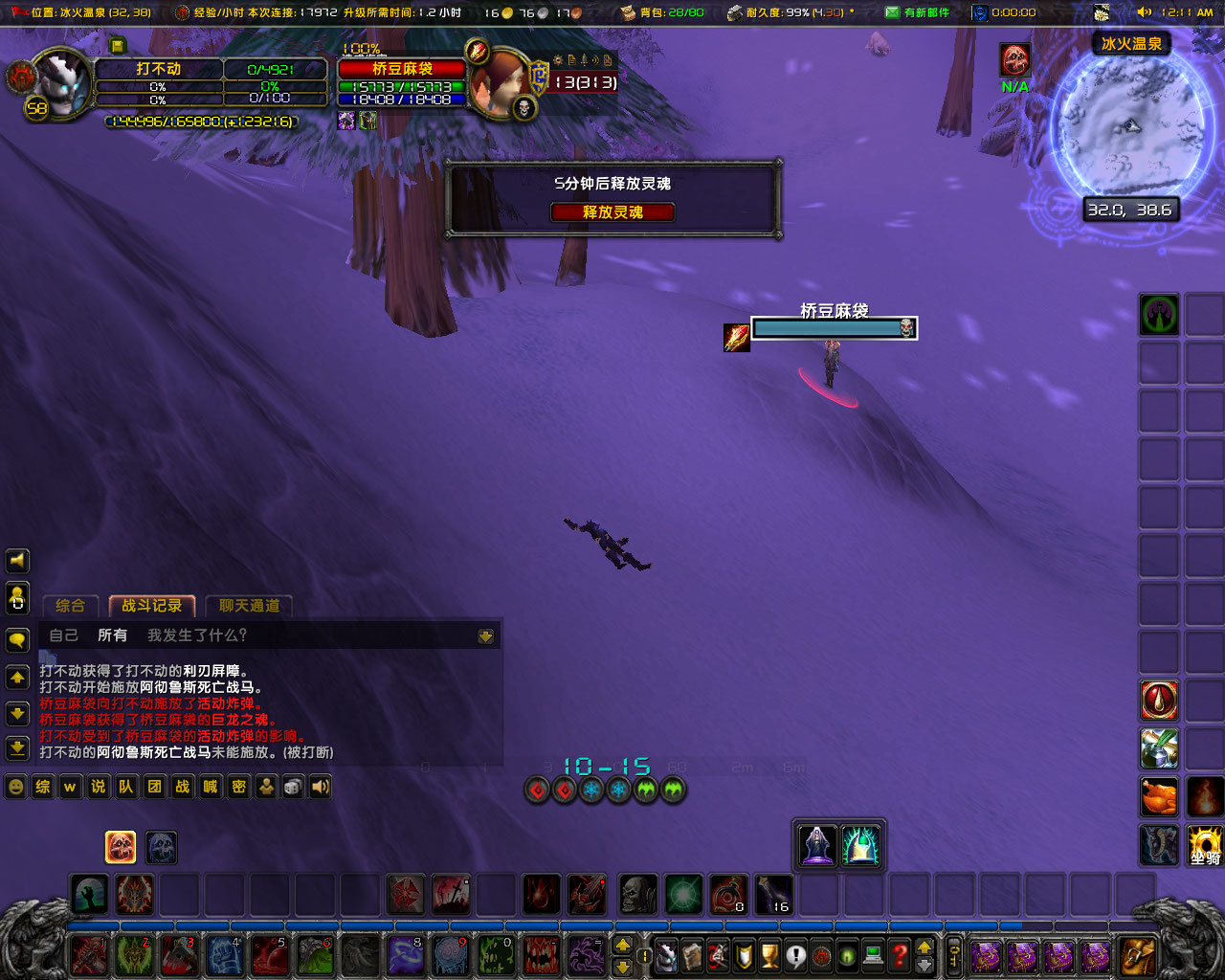Switch to the 聊天通道 tab
Screen dimensions: 1225x980
tap(248, 605)
